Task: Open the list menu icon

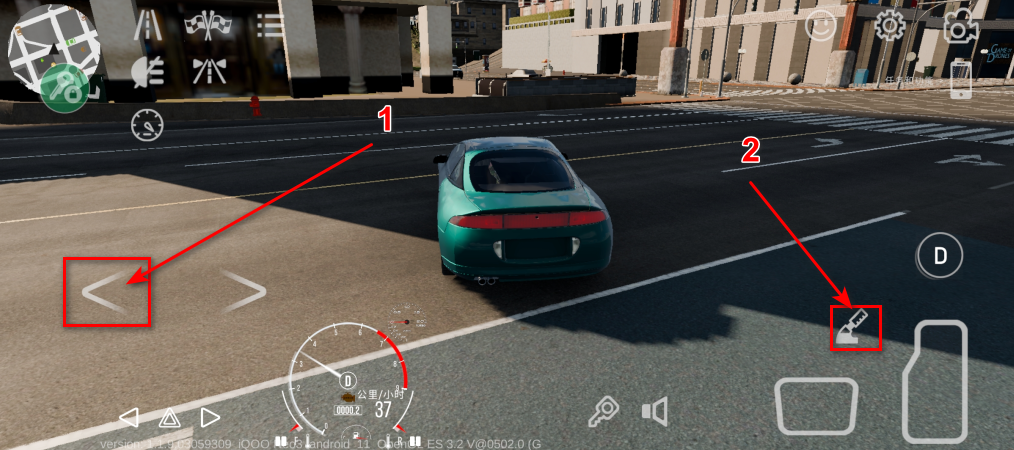Action: pyautogui.click(x=268, y=25)
